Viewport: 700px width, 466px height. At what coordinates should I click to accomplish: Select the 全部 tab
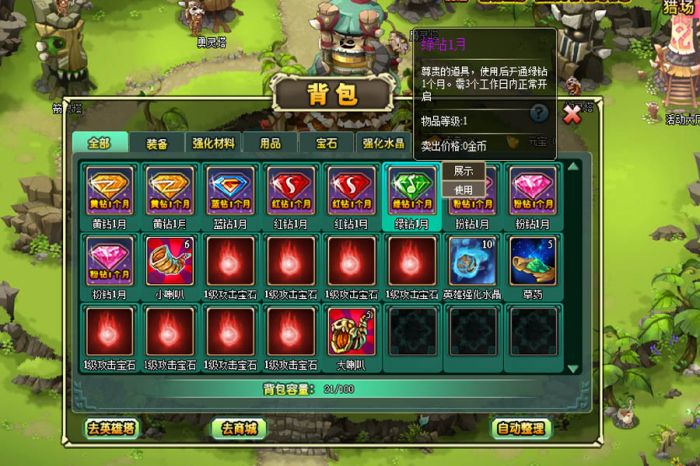pos(99,143)
